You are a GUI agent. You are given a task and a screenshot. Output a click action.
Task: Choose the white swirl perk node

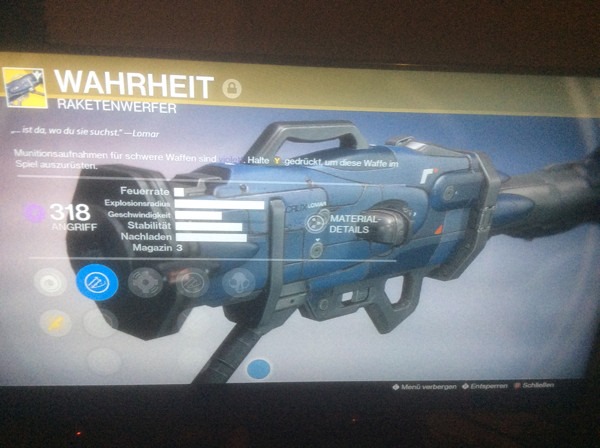click(x=49, y=282)
